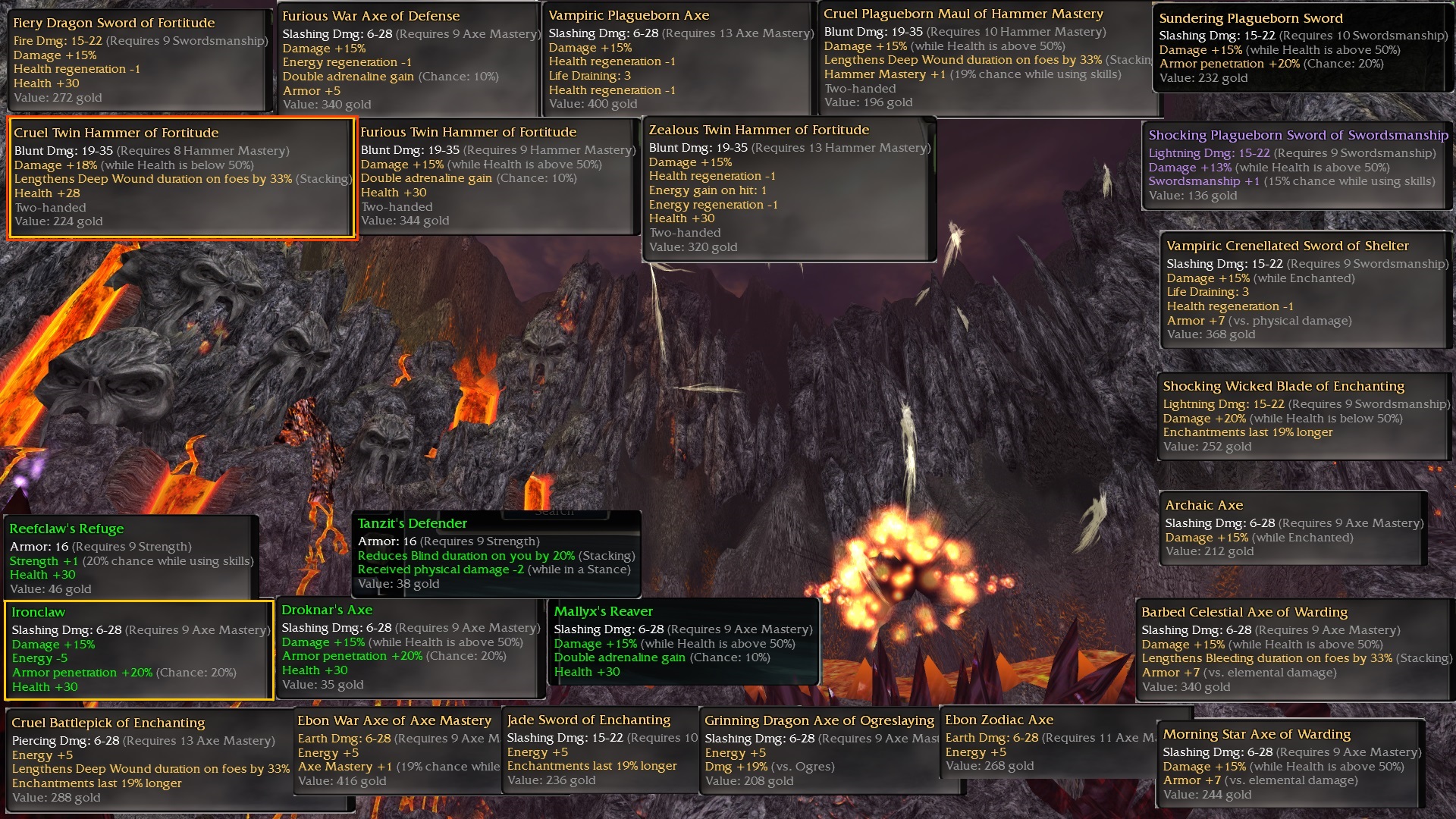Choose the Jade Sword of Enchanting panel
This screenshot has width=1456, height=819.
[599, 751]
